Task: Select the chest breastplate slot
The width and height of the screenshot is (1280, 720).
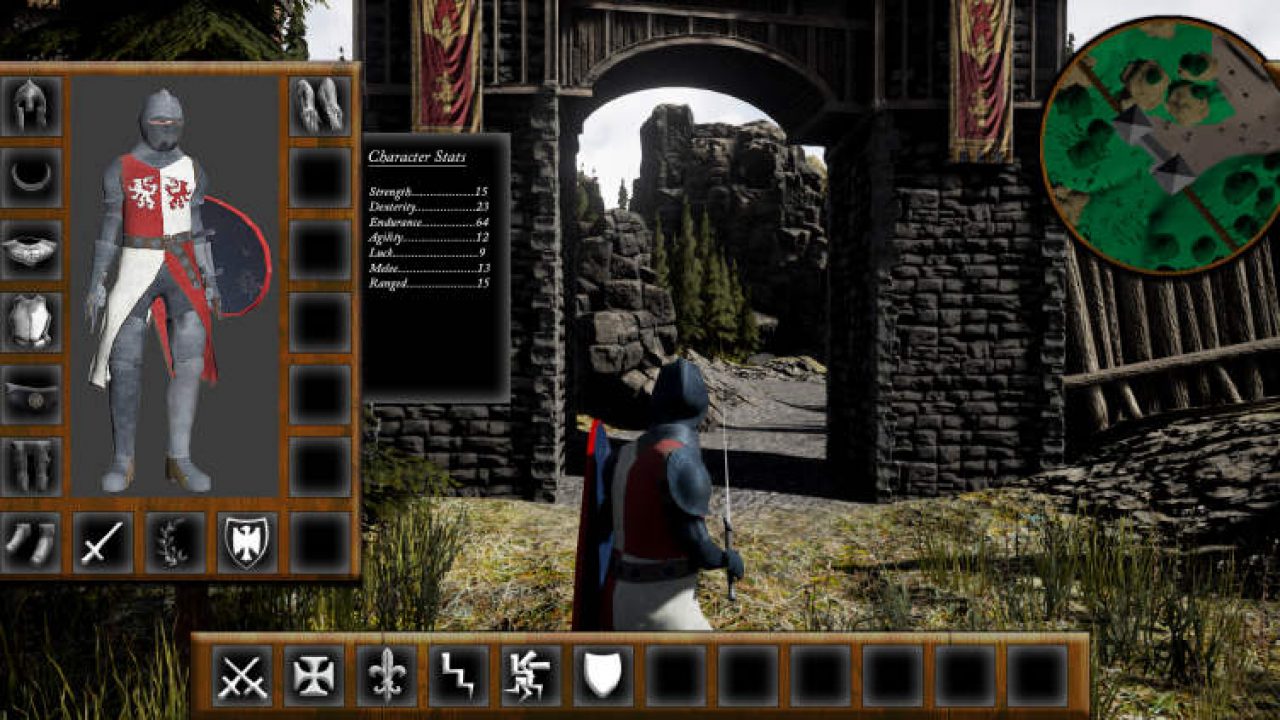Action: (x=31, y=321)
